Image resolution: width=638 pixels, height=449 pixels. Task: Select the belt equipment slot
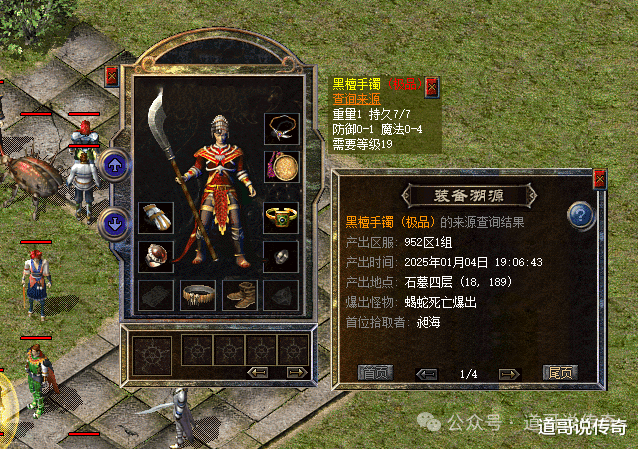point(198,294)
